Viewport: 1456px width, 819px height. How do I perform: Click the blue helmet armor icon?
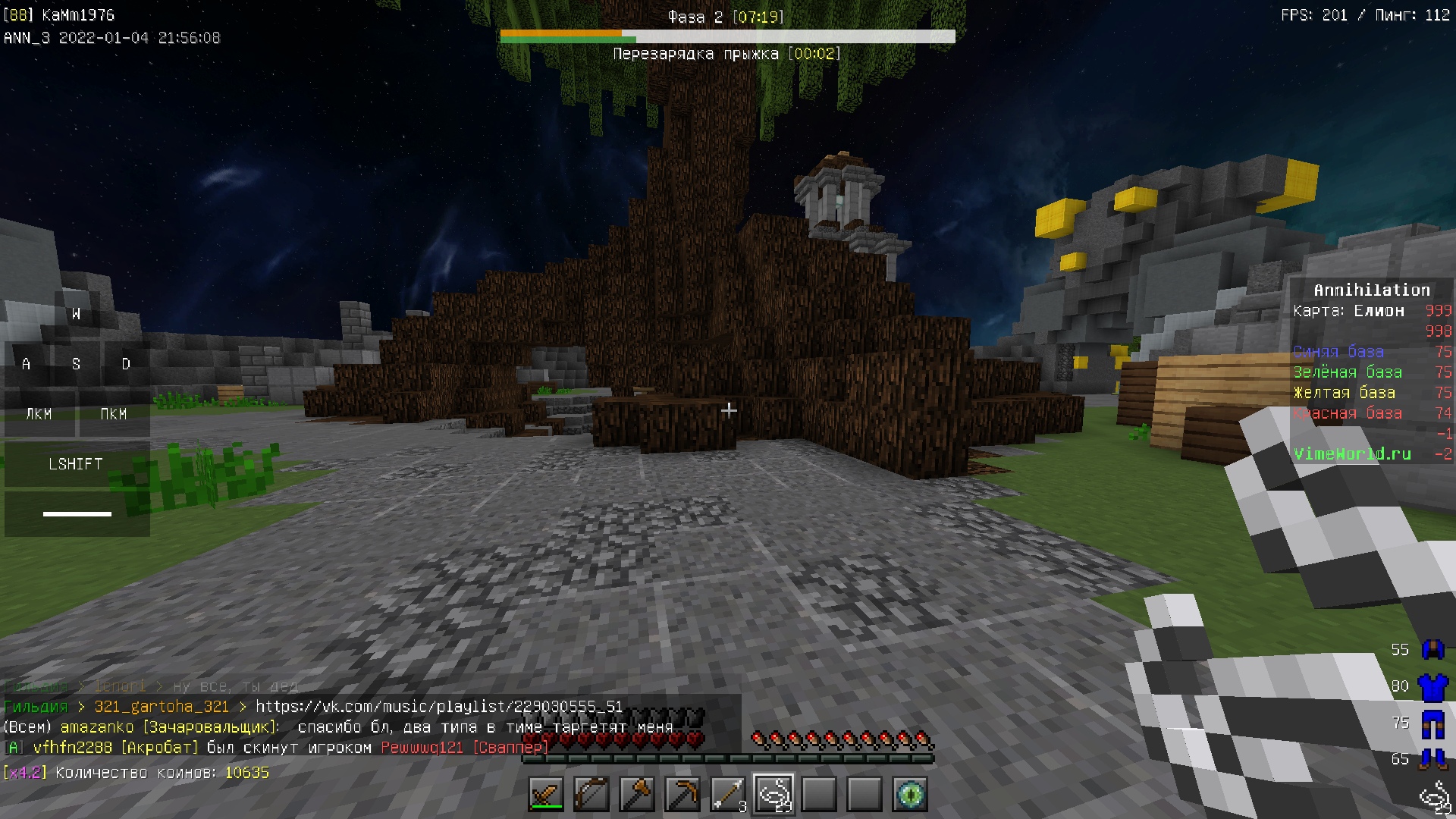point(1432,650)
